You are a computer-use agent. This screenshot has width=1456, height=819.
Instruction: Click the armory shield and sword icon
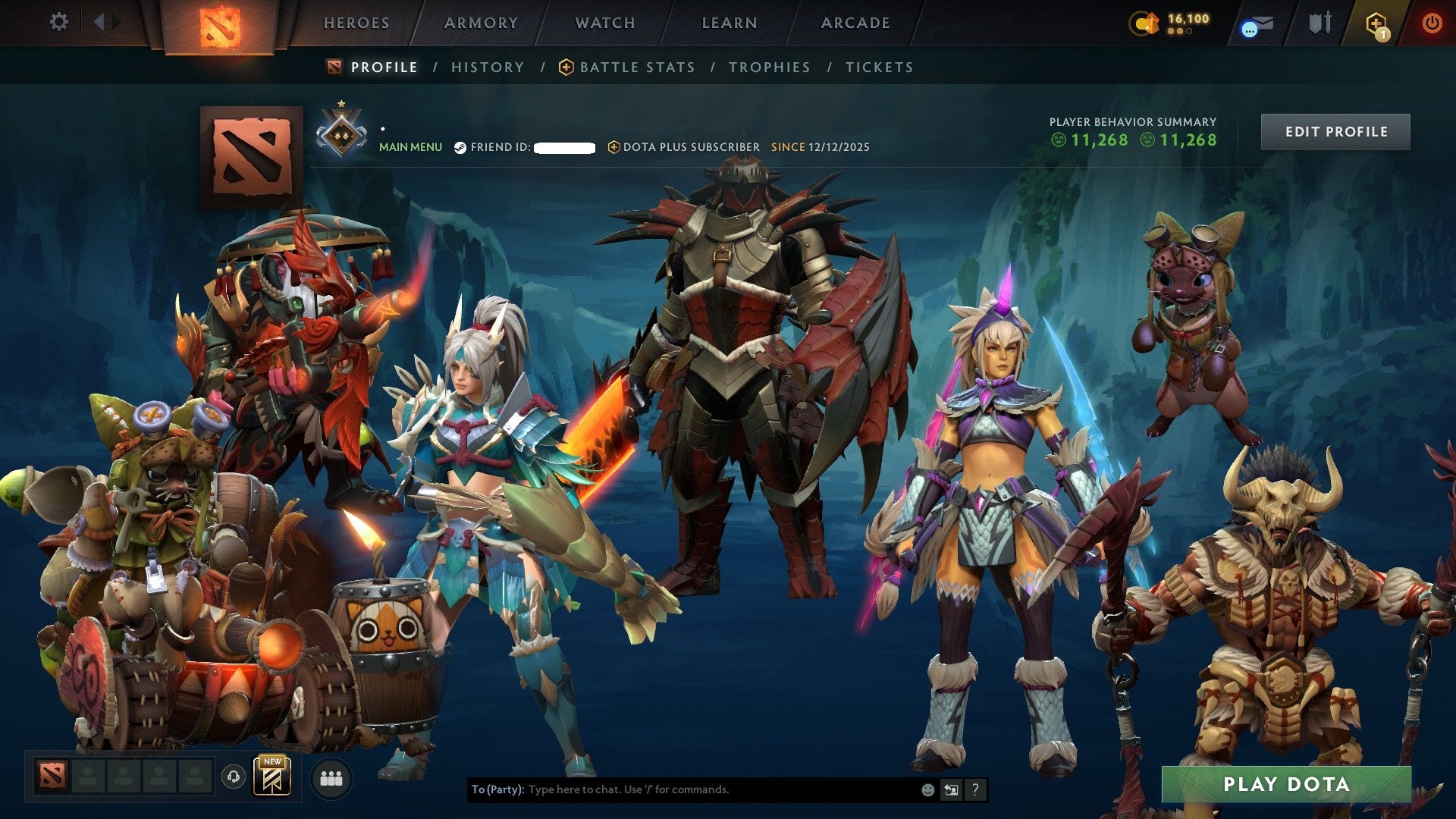1319,22
